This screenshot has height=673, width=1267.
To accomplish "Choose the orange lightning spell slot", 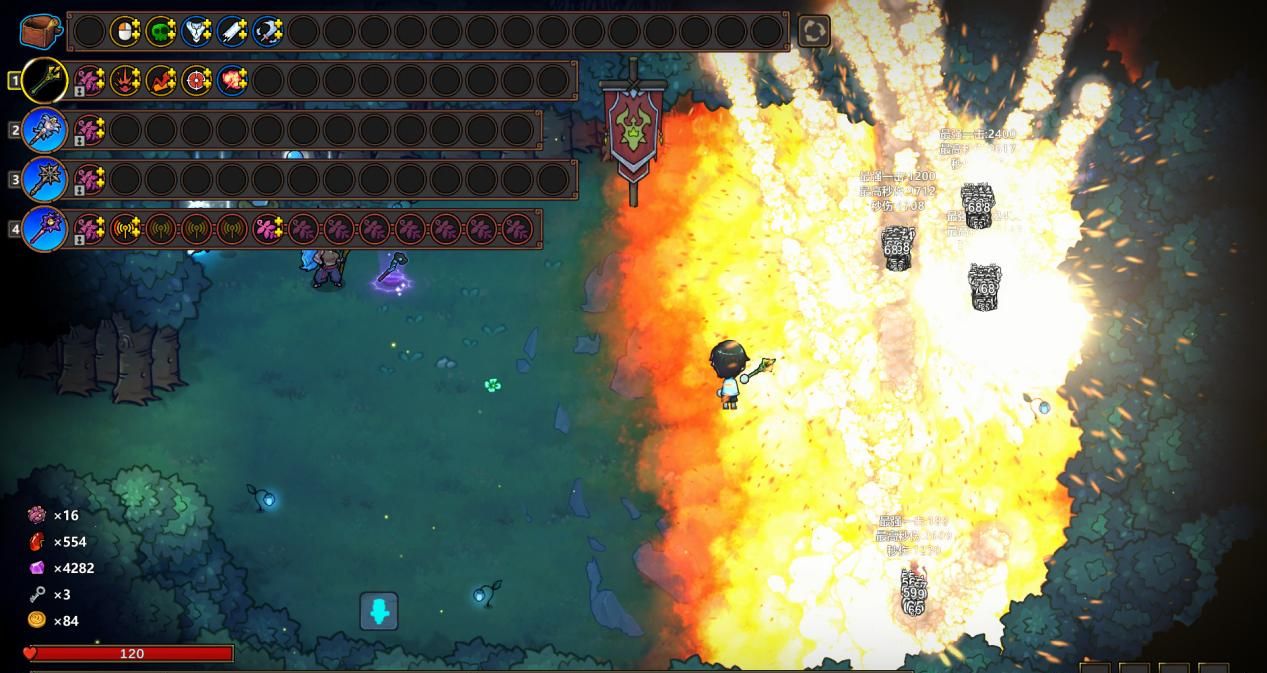I will 161,80.
